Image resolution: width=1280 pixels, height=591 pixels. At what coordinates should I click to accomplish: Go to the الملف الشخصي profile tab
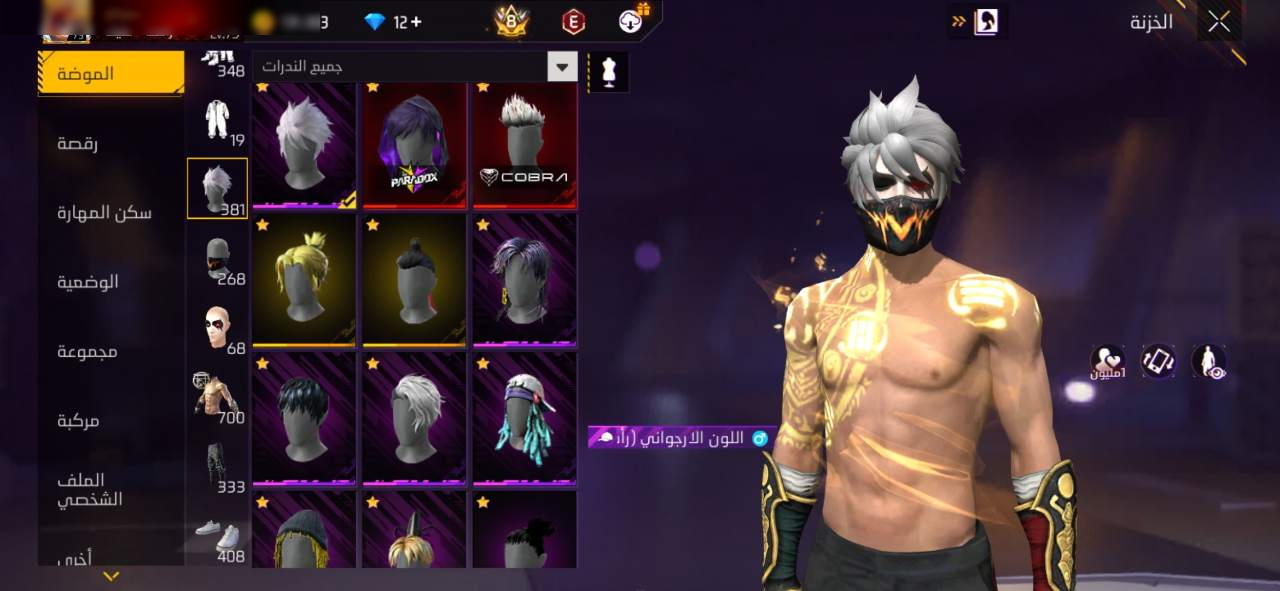(89, 489)
